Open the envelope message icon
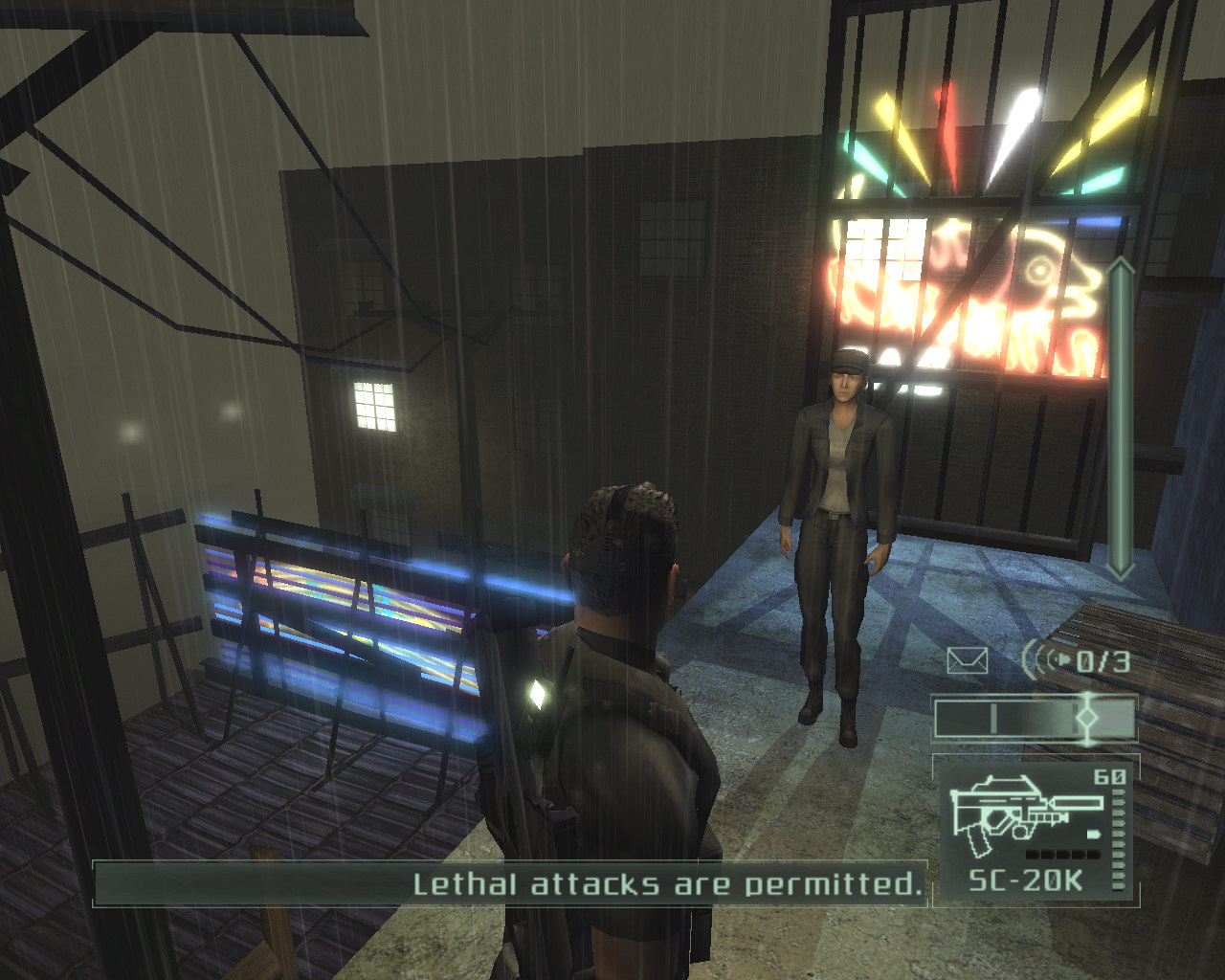 tap(967, 660)
